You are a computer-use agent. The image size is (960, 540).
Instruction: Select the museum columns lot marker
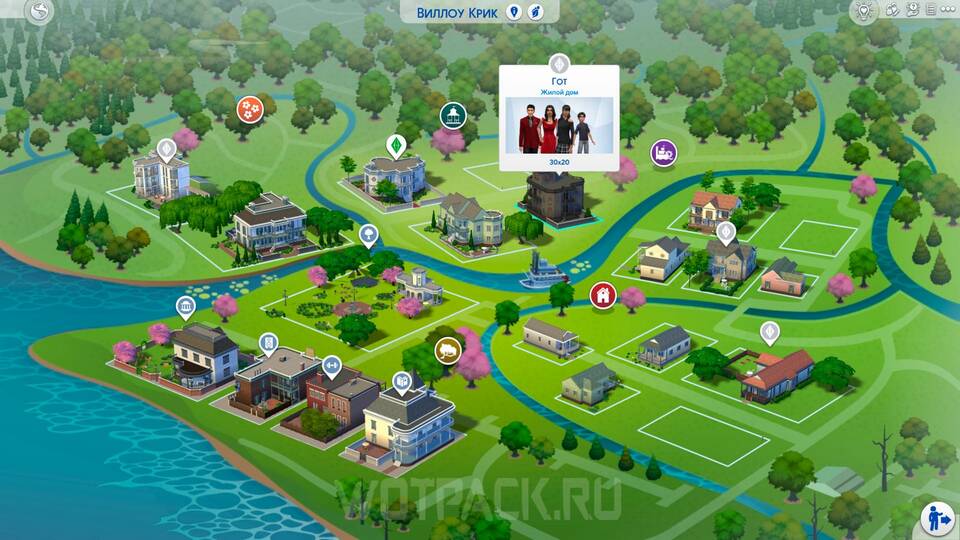pyautogui.click(x=185, y=306)
